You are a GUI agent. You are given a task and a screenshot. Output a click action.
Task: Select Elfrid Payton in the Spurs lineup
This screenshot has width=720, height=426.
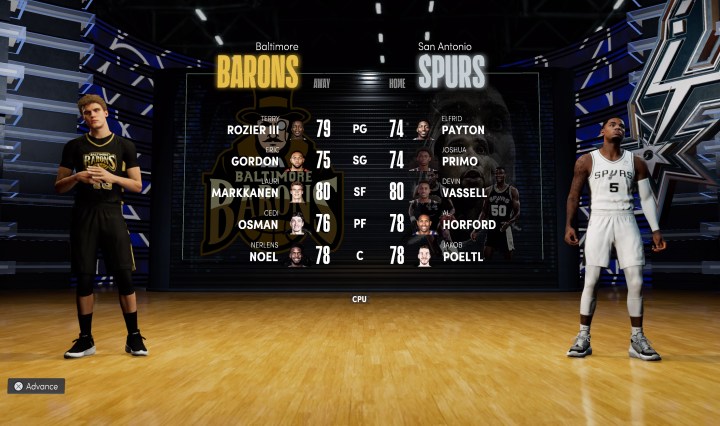point(461,129)
